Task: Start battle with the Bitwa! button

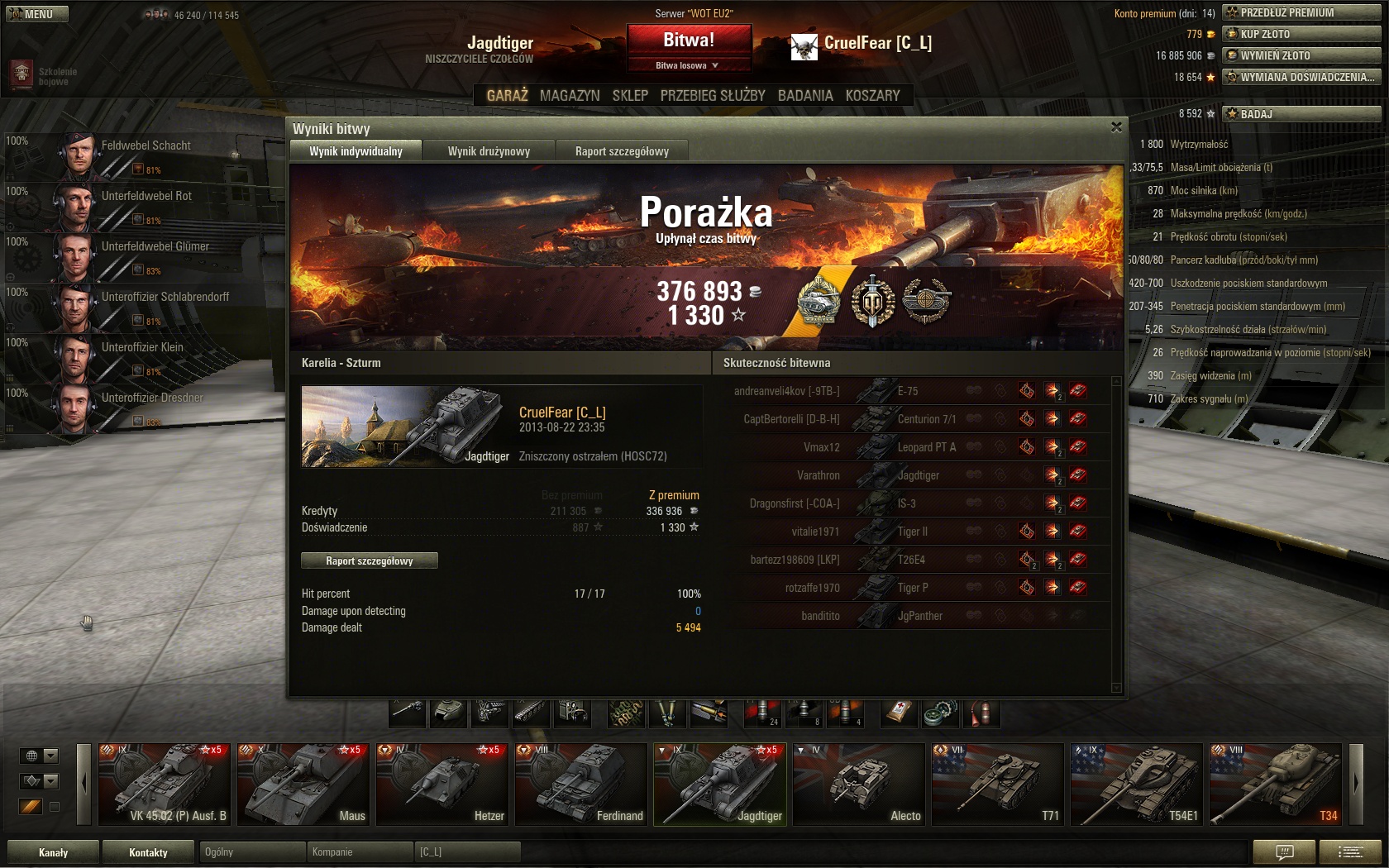Action: 689,40
